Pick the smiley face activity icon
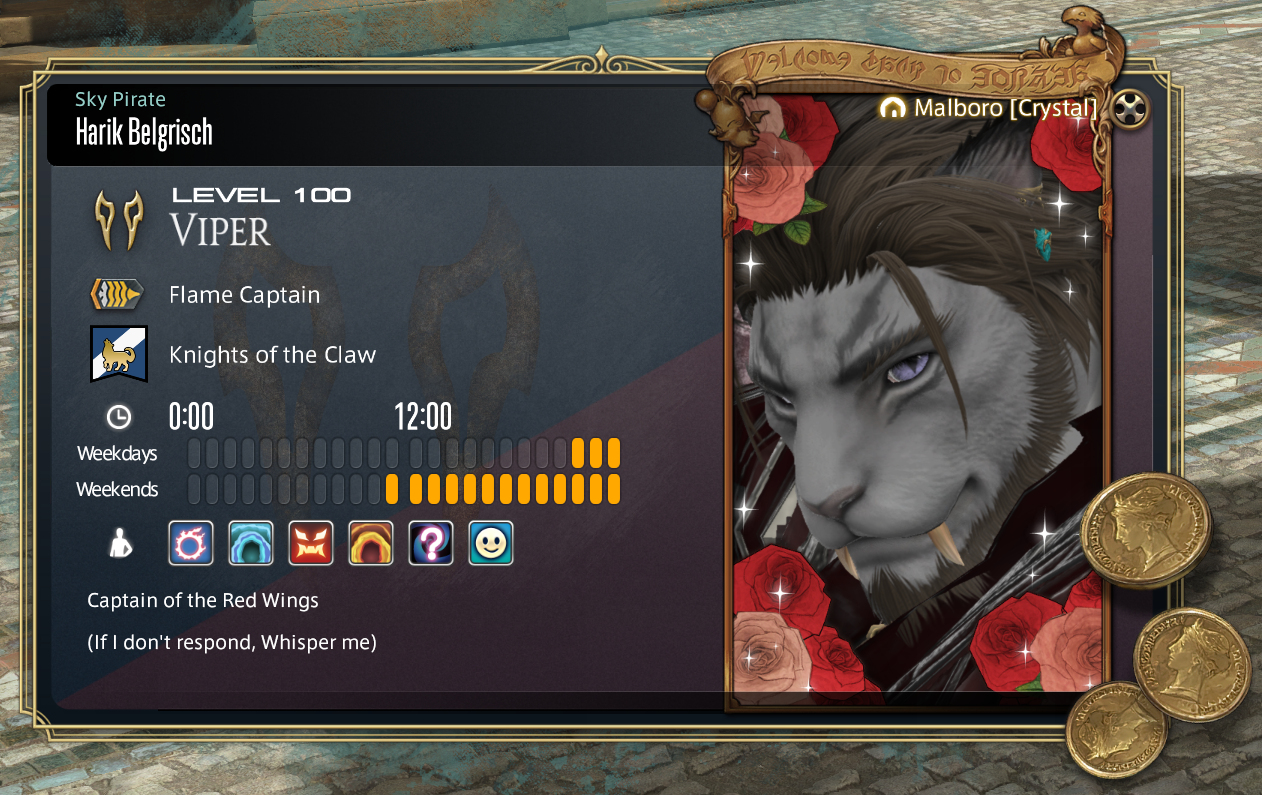Screen dimensions: 1262x795 click(491, 543)
